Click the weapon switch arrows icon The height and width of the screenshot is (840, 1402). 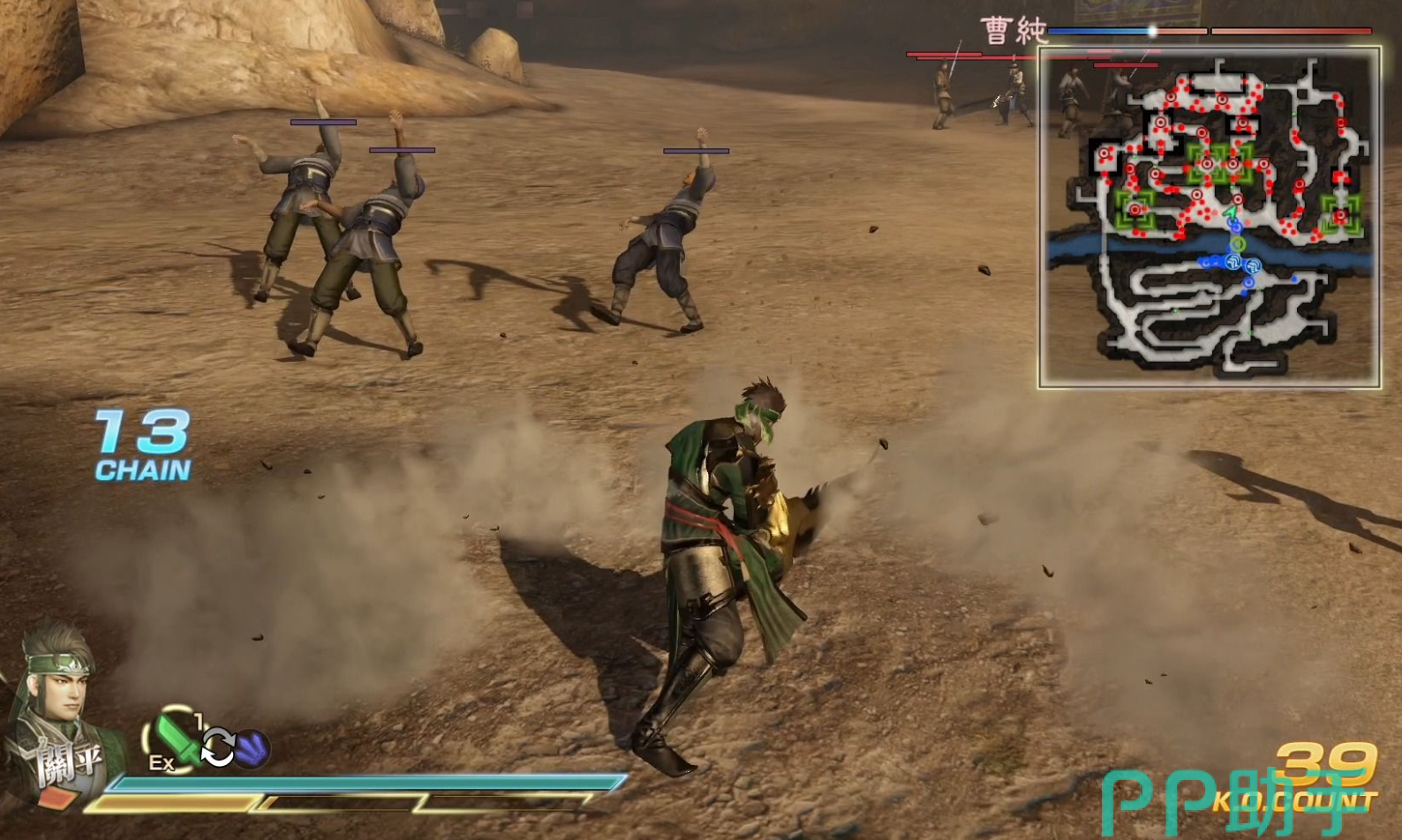coord(217,747)
